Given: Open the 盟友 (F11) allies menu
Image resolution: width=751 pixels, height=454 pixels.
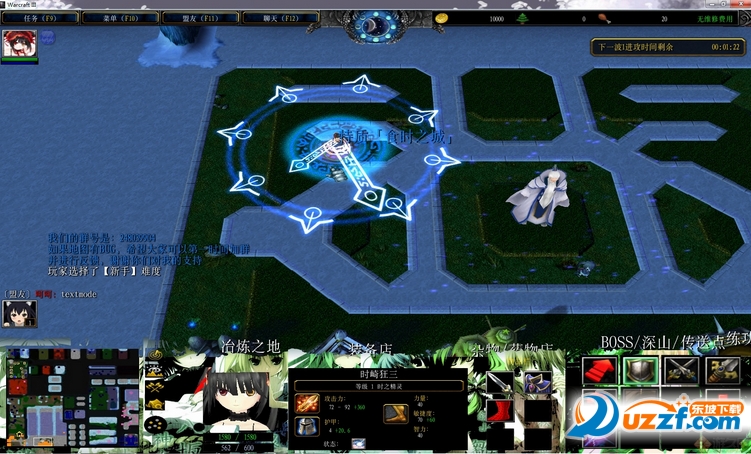Looking at the screenshot, I should (x=201, y=18).
